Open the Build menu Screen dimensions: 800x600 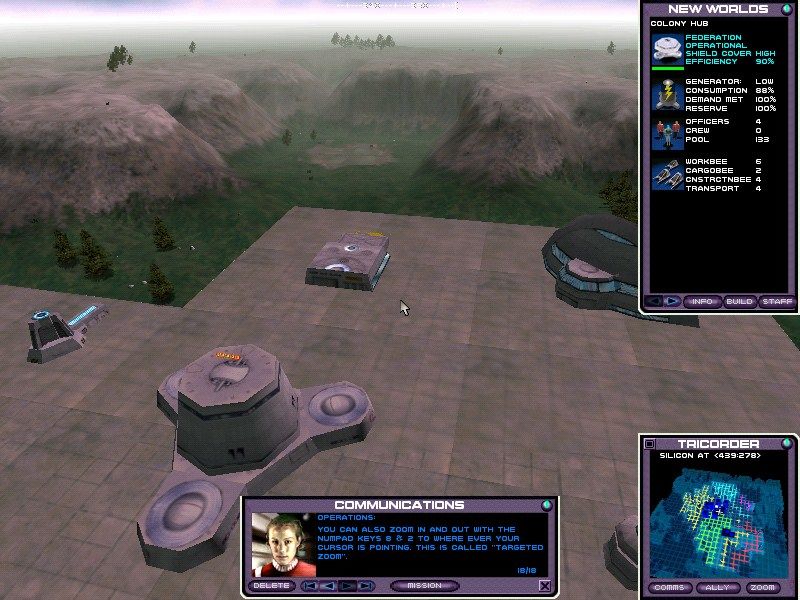[739, 301]
